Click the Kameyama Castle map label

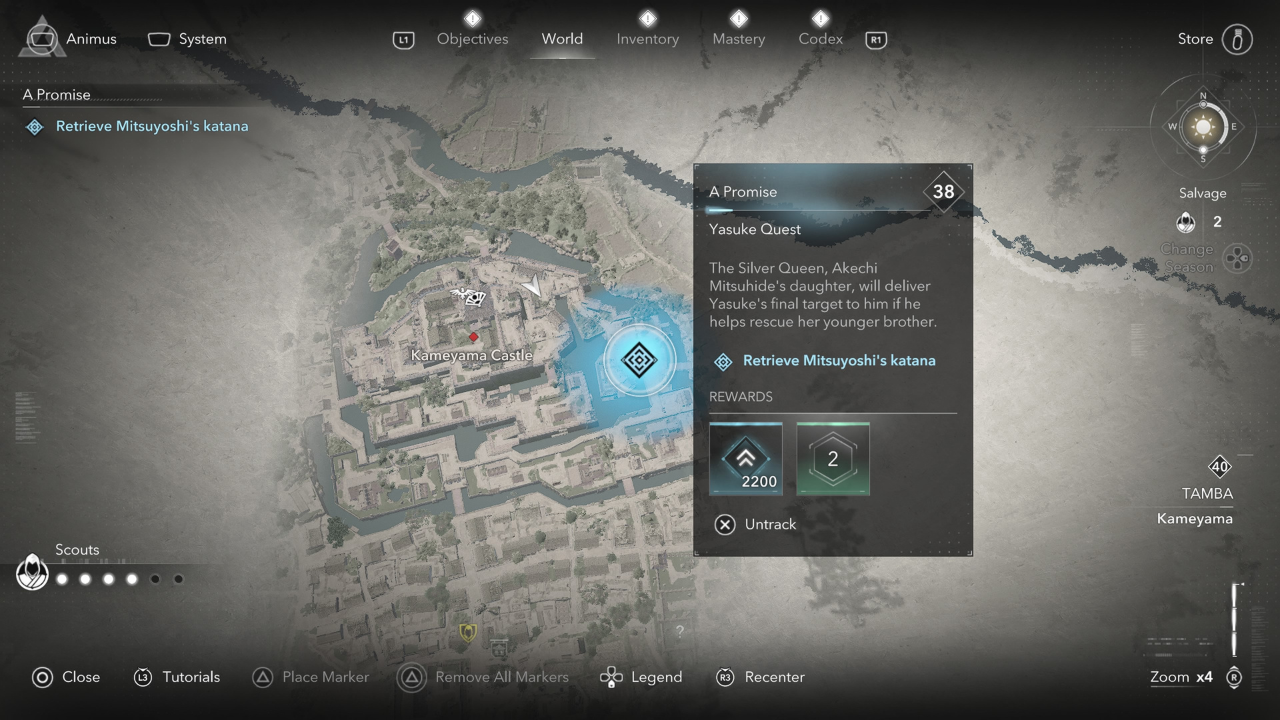[472, 355]
